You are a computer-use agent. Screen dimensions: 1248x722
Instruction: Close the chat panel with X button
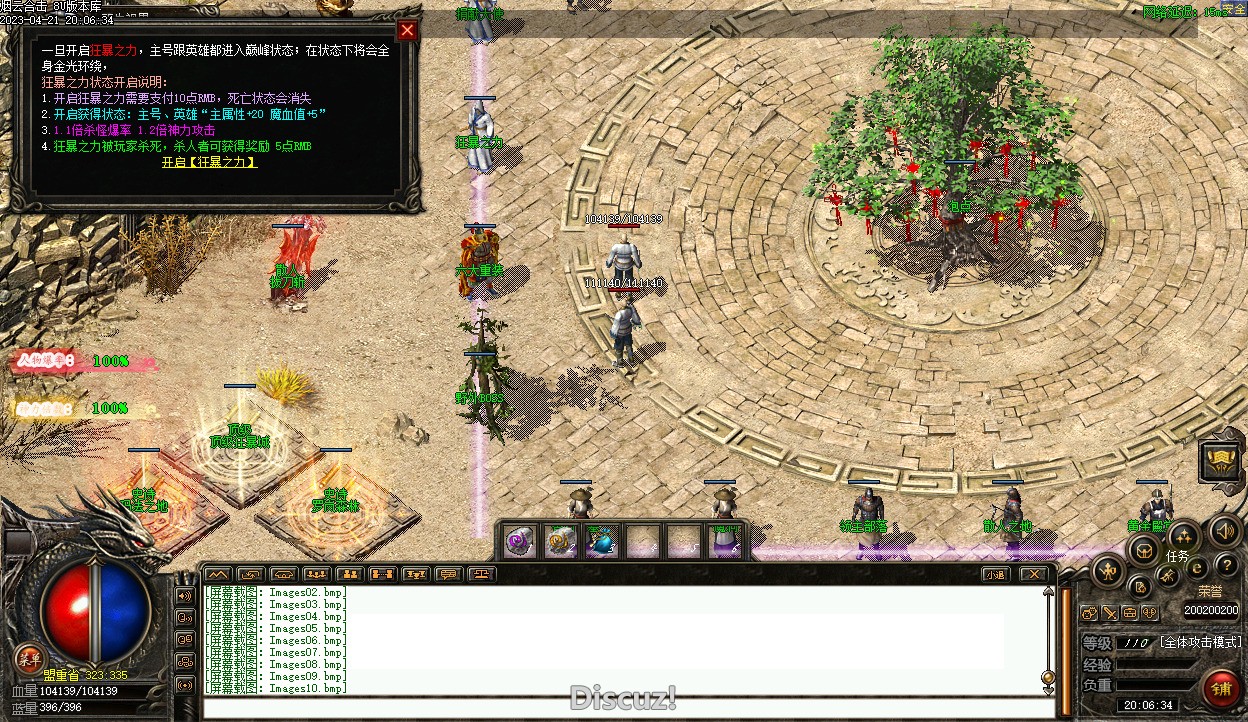pos(1033,574)
